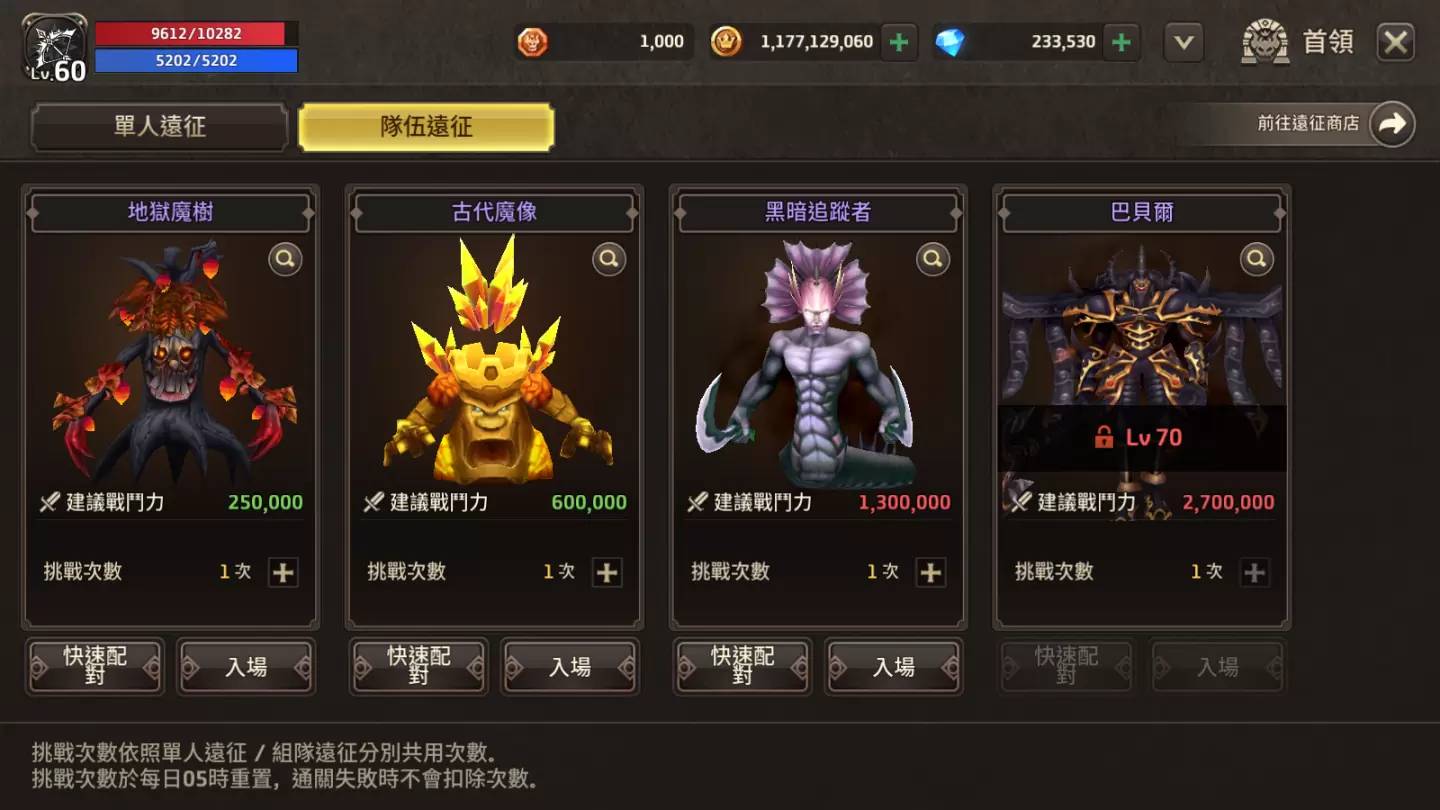Viewport: 1440px width, 810px height.
Task: Show 巴貝爾 boss details magnifier
Action: tap(1257, 260)
